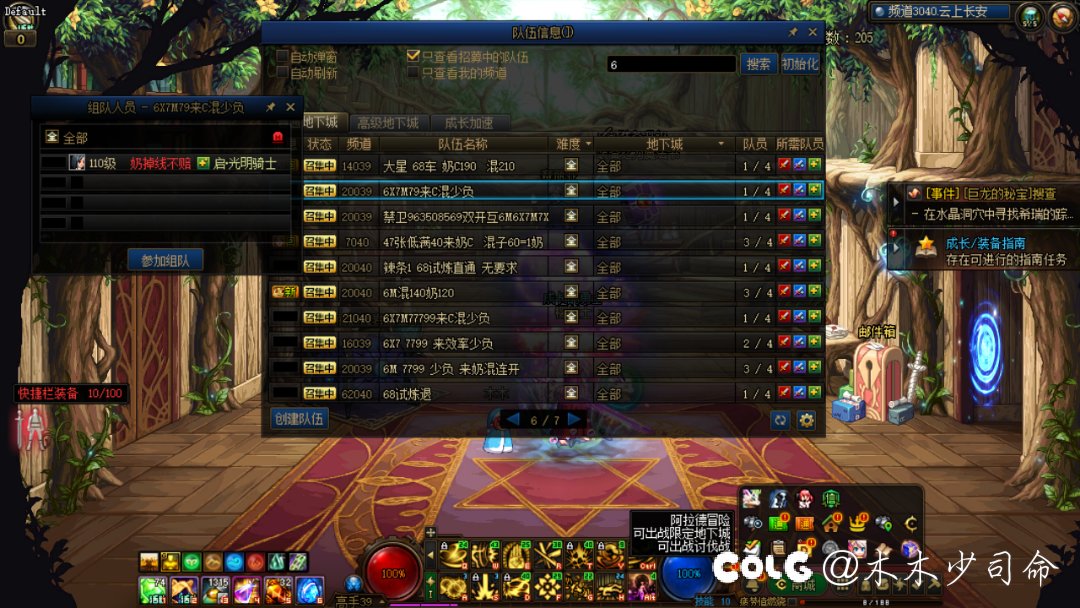1080x608 pixels.
Task: Close the 队伍信息 window
Action: tap(810, 32)
